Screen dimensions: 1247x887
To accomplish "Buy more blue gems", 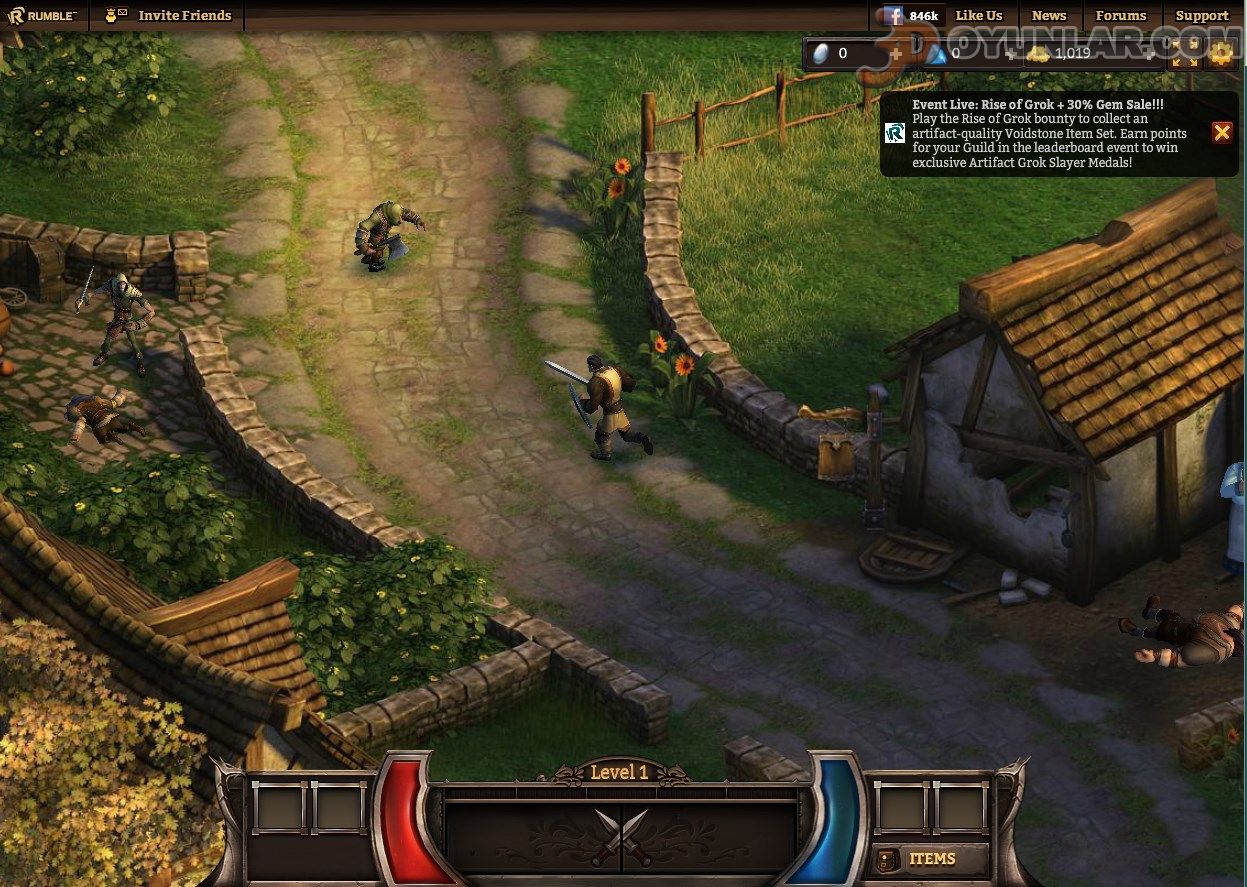I will click(x=1009, y=54).
